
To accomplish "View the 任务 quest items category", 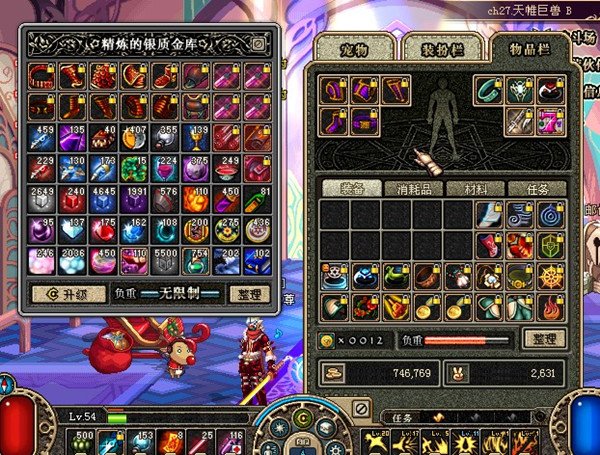I will (536, 188).
